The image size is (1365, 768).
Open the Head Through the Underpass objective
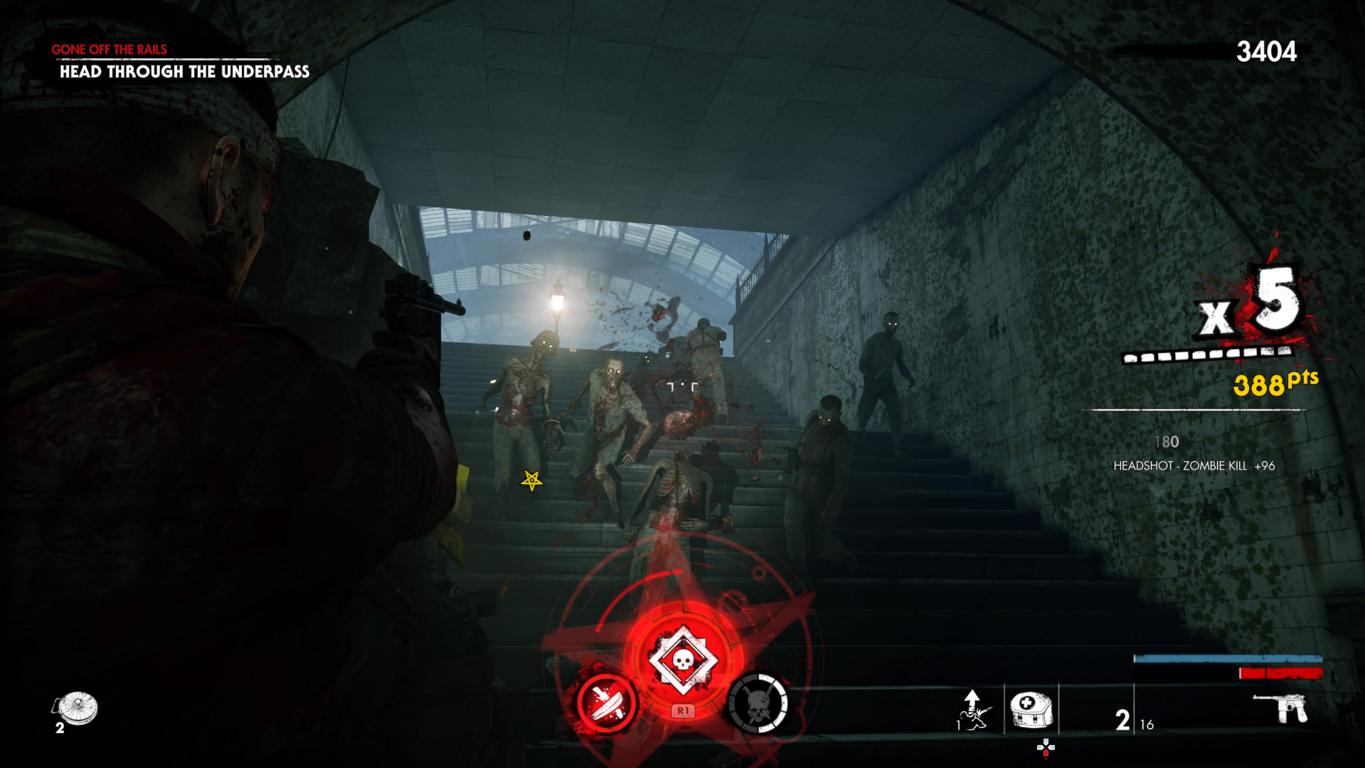(184, 71)
